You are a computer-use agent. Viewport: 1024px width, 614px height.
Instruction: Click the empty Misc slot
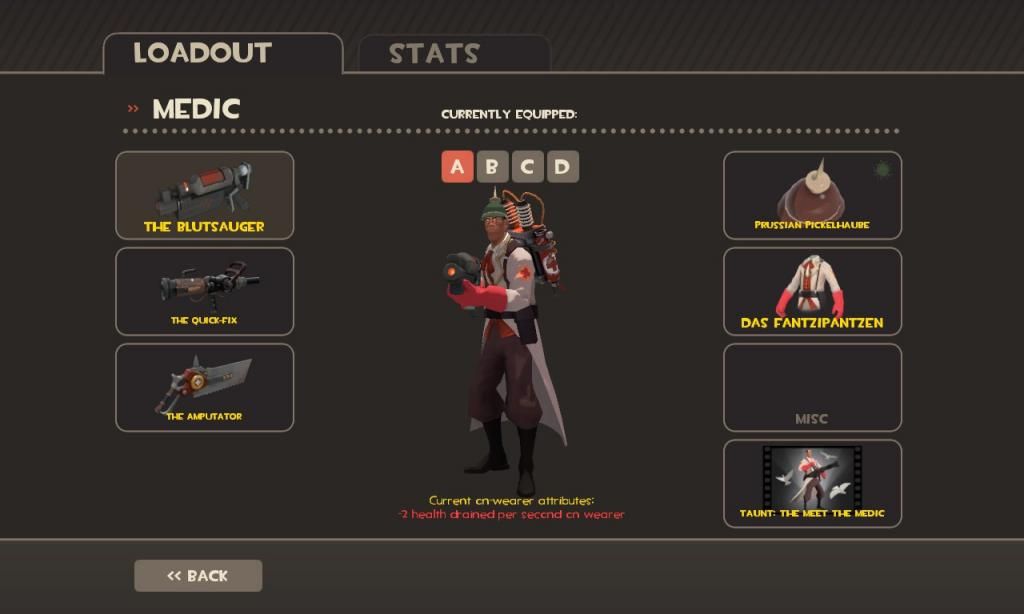coord(812,388)
